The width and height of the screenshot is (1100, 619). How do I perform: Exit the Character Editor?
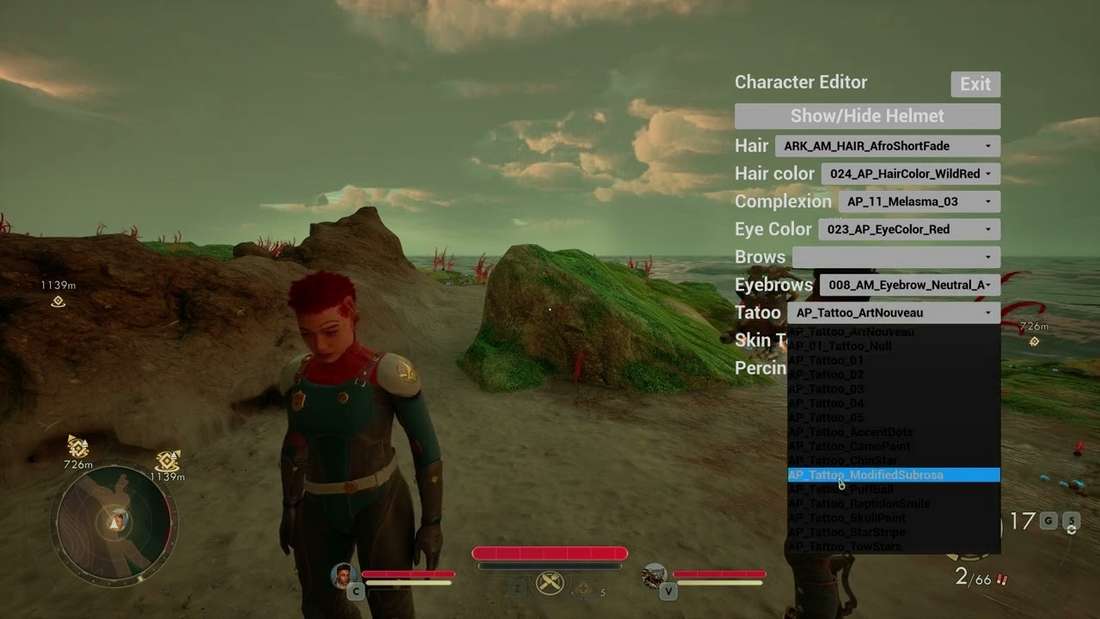[x=975, y=84]
